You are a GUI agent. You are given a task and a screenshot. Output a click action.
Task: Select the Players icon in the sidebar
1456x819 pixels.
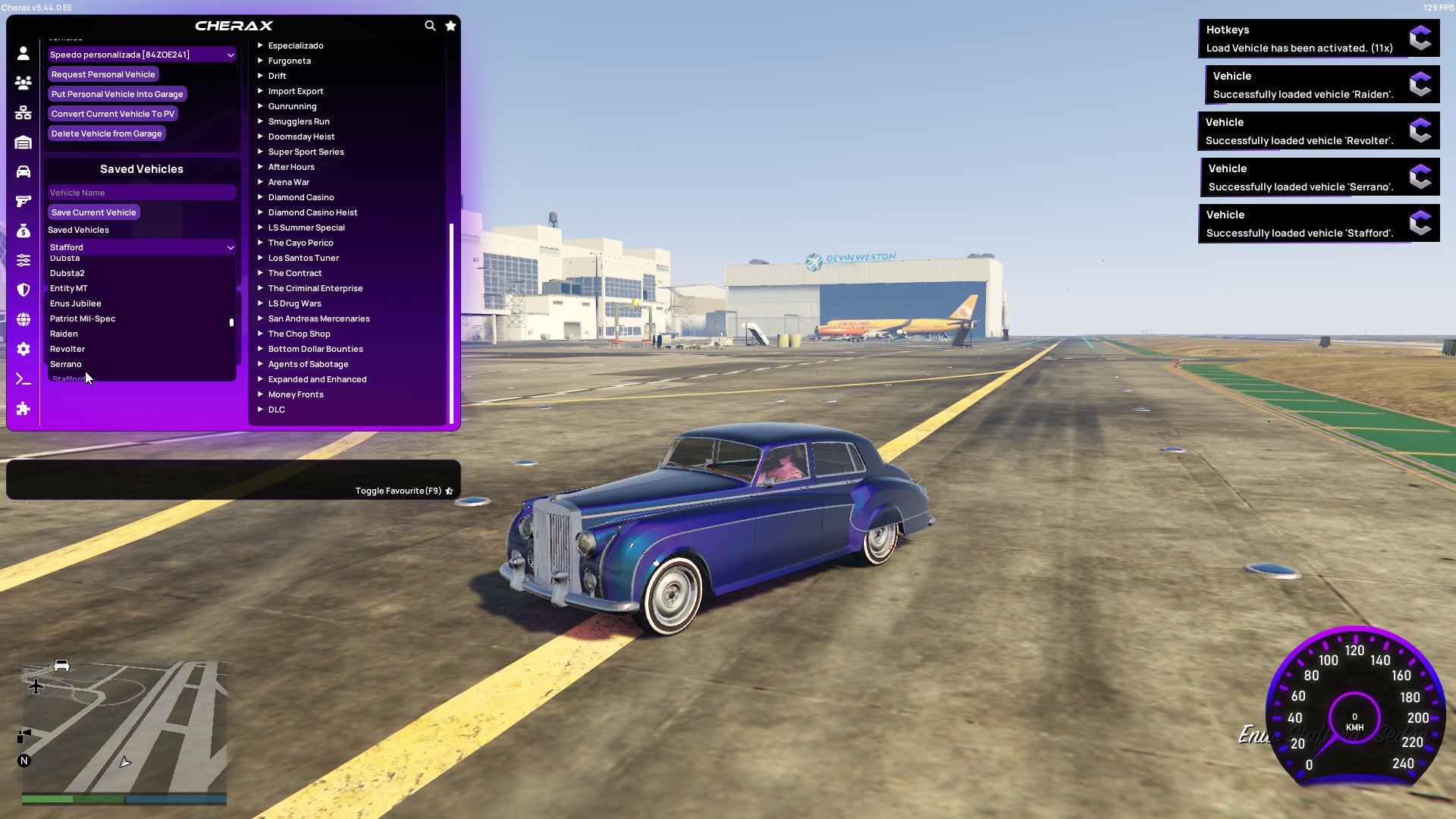[23, 83]
